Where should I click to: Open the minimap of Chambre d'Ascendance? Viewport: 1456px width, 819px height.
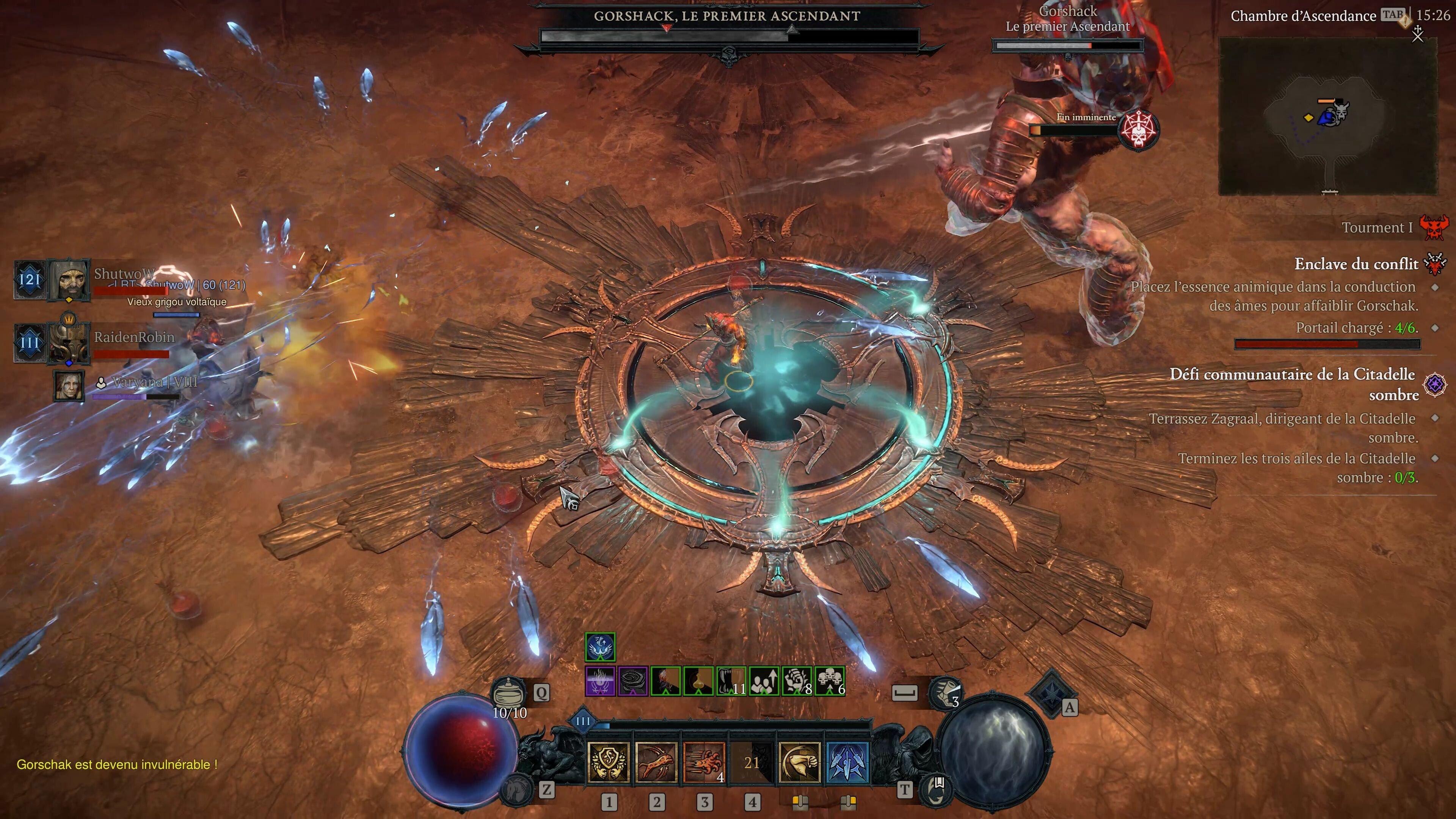1328,116
